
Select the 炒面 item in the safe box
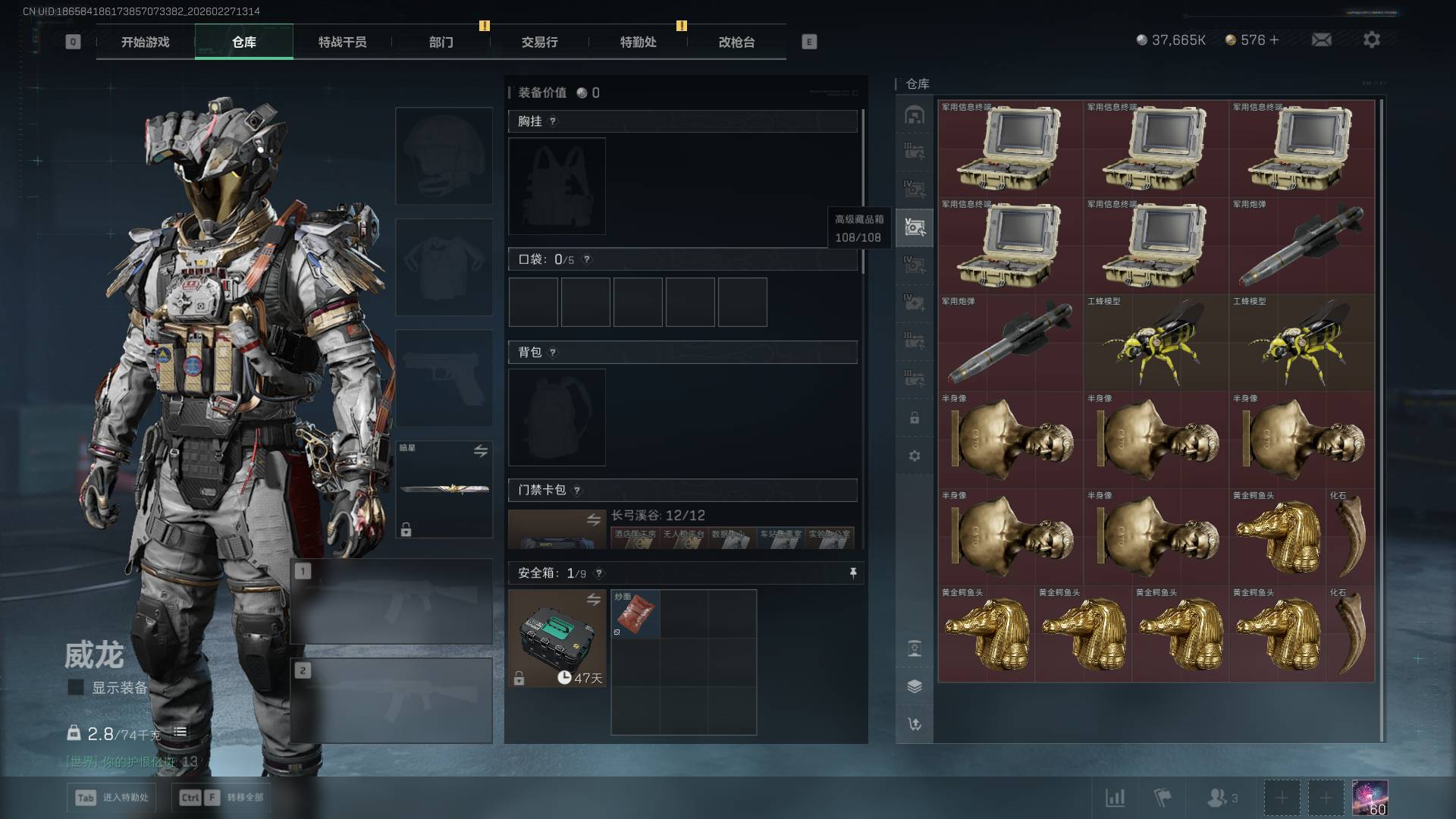coord(635,613)
